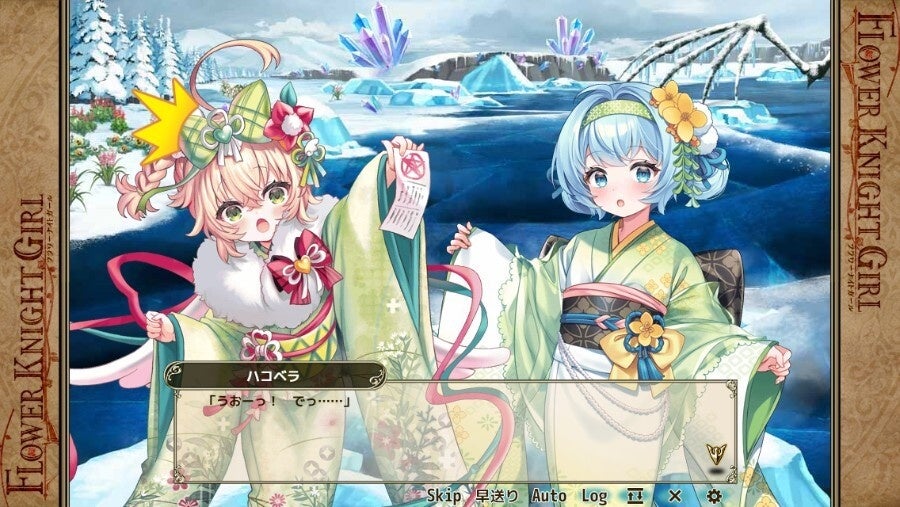This screenshot has width=900, height=507.
Task: Open the dialogue Log
Action: [594, 495]
